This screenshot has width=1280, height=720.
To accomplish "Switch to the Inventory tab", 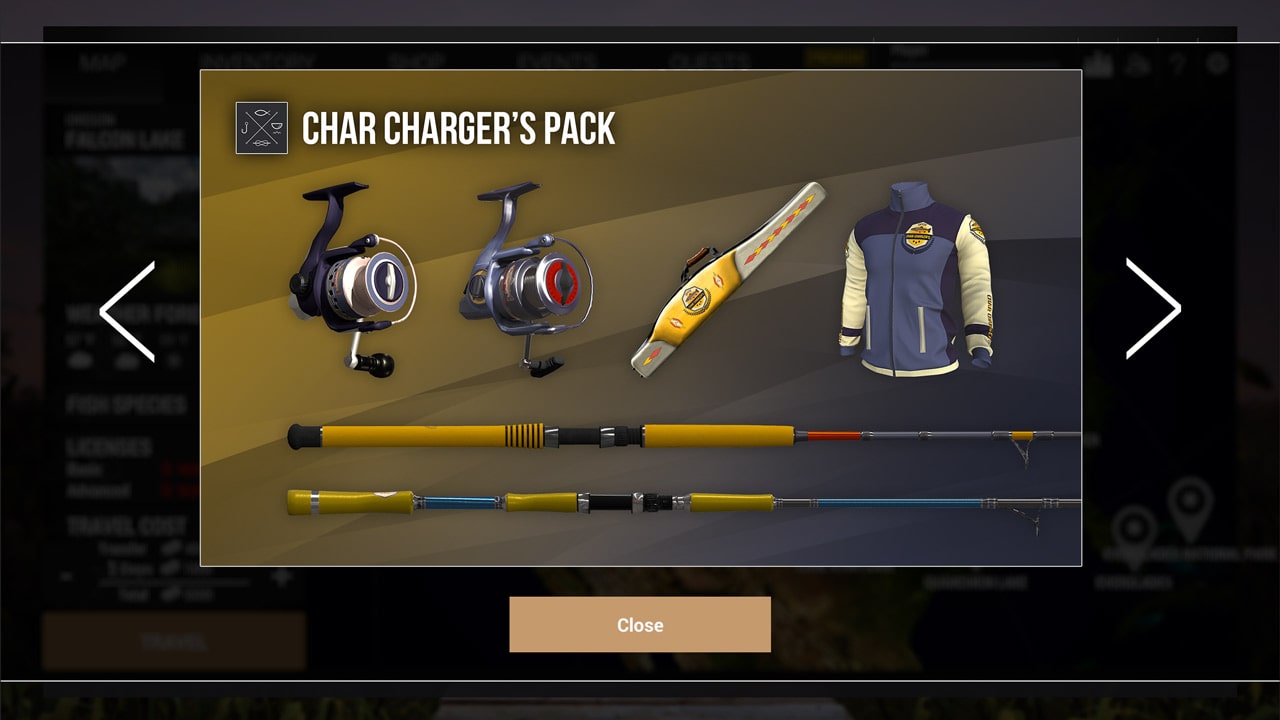I will 260,60.
